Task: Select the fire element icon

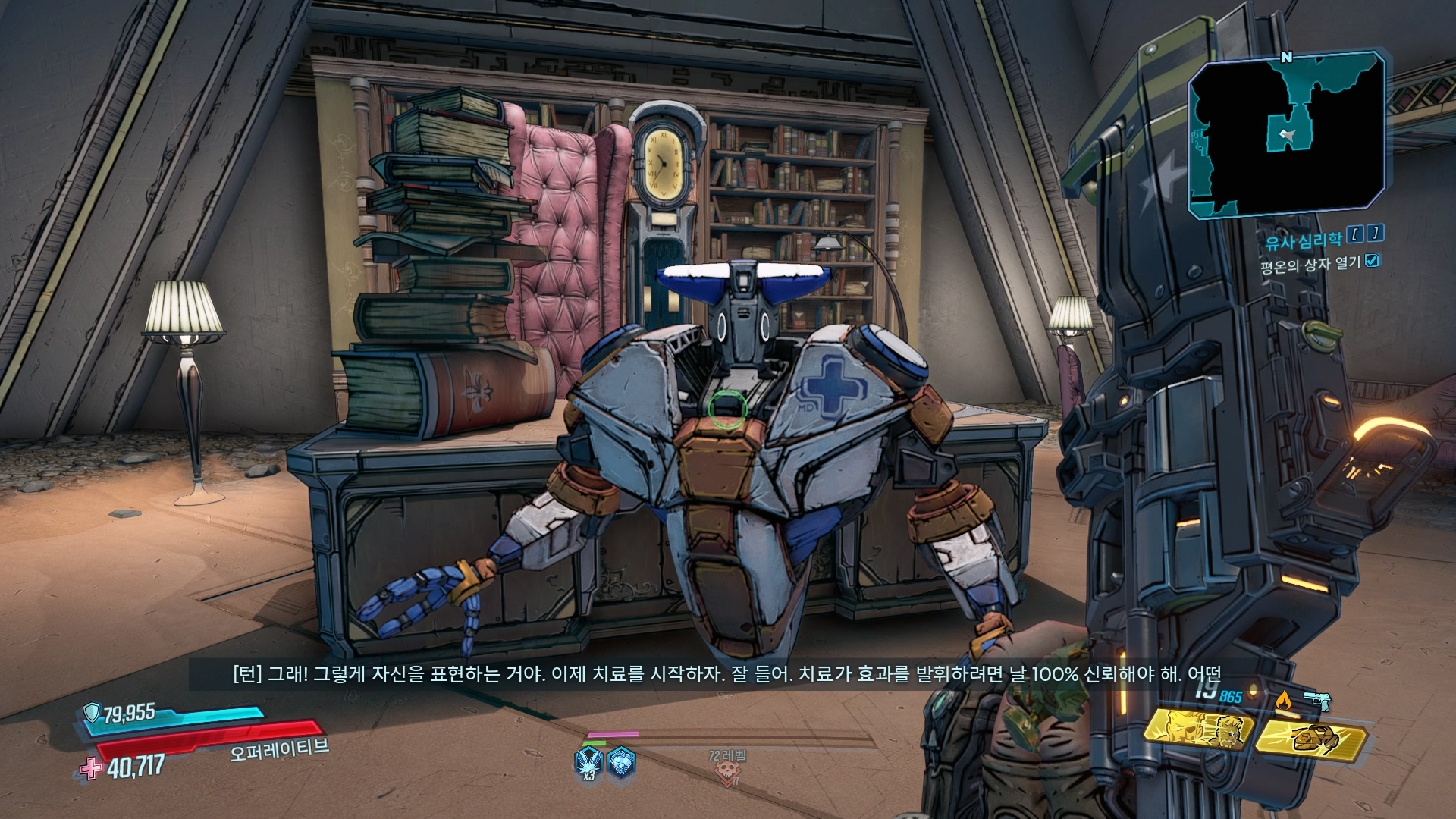Action: tap(1283, 701)
